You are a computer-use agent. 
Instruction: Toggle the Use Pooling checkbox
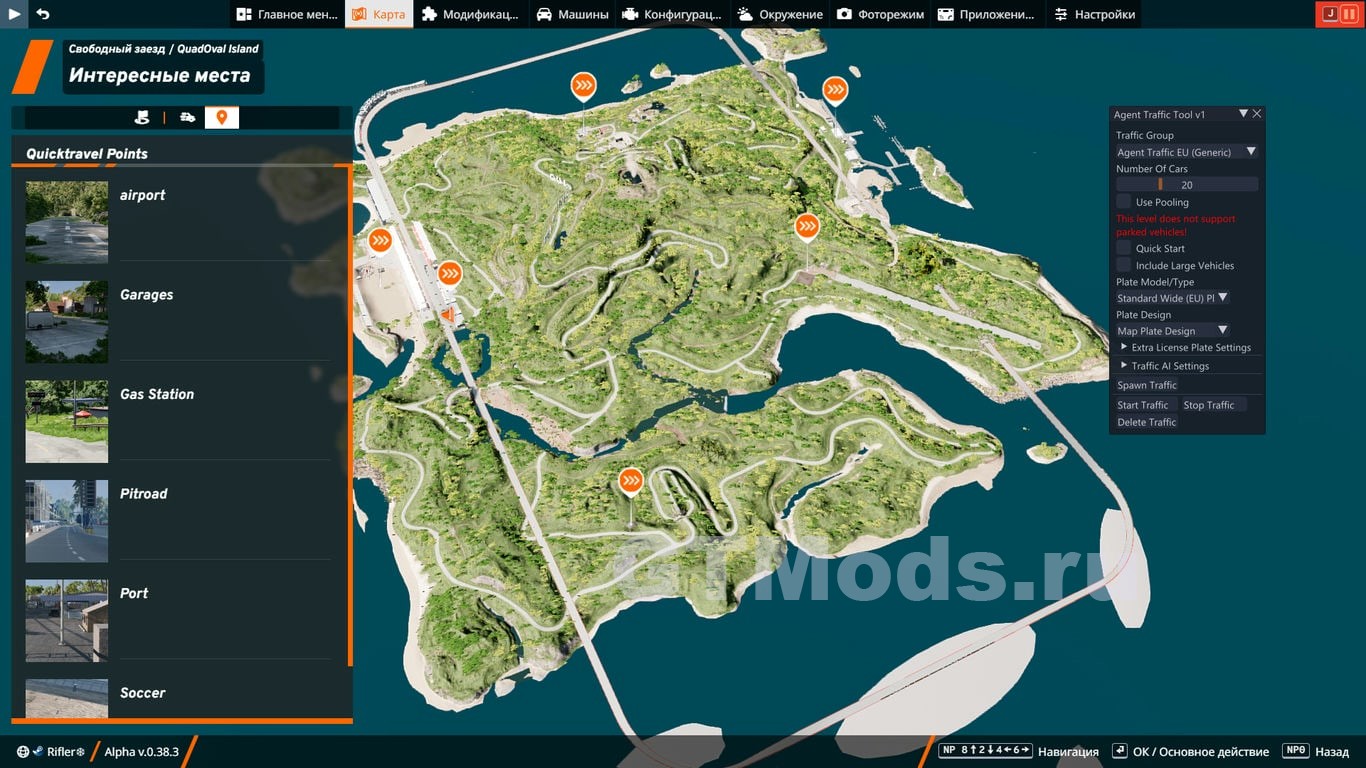[1124, 202]
